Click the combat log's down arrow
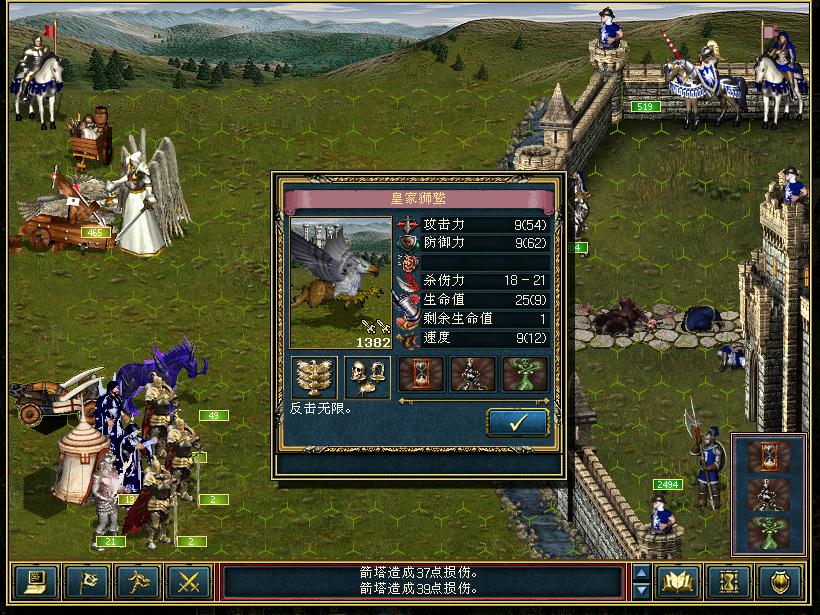820x615 pixels. pos(641,590)
